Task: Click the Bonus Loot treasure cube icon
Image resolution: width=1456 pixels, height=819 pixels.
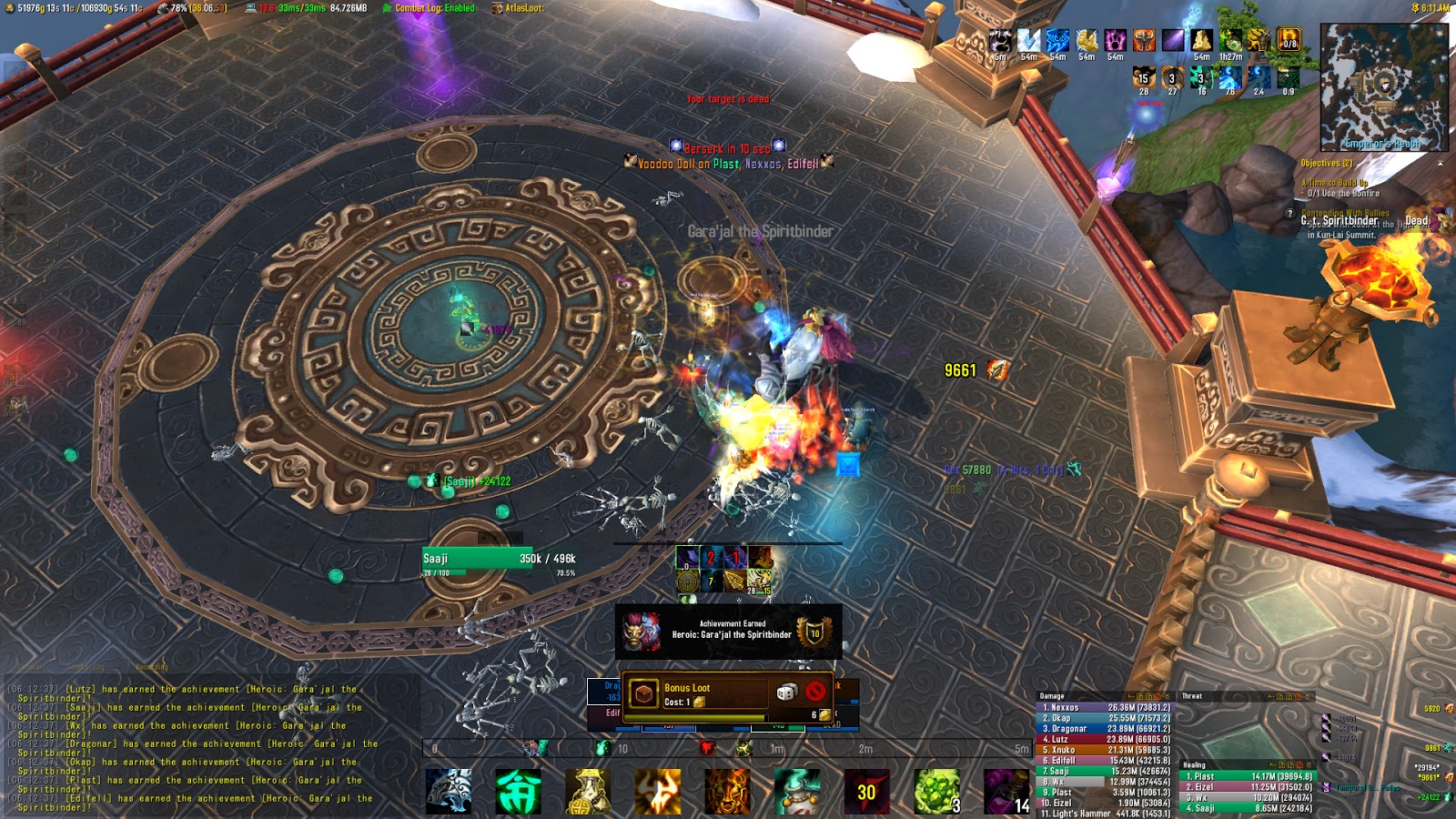Action: (x=642, y=693)
